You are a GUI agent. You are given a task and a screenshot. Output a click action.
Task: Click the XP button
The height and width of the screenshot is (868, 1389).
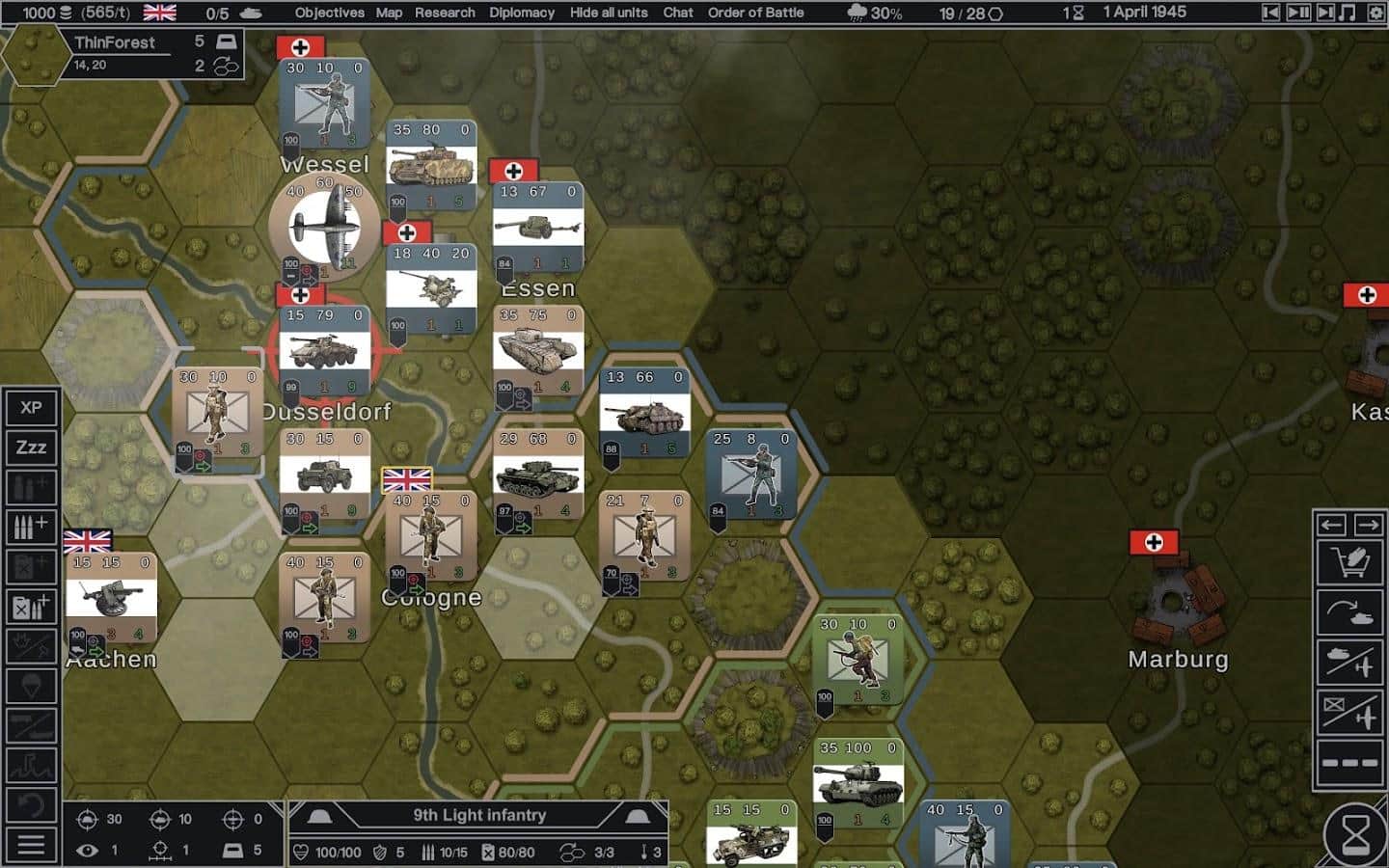tap(31, 407)
